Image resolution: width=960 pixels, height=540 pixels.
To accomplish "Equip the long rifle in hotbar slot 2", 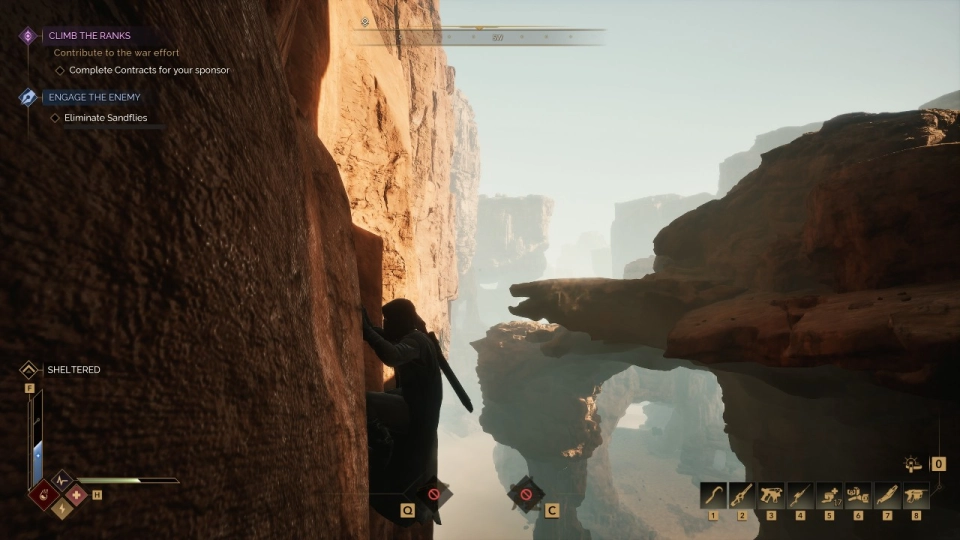I will 742,494.
